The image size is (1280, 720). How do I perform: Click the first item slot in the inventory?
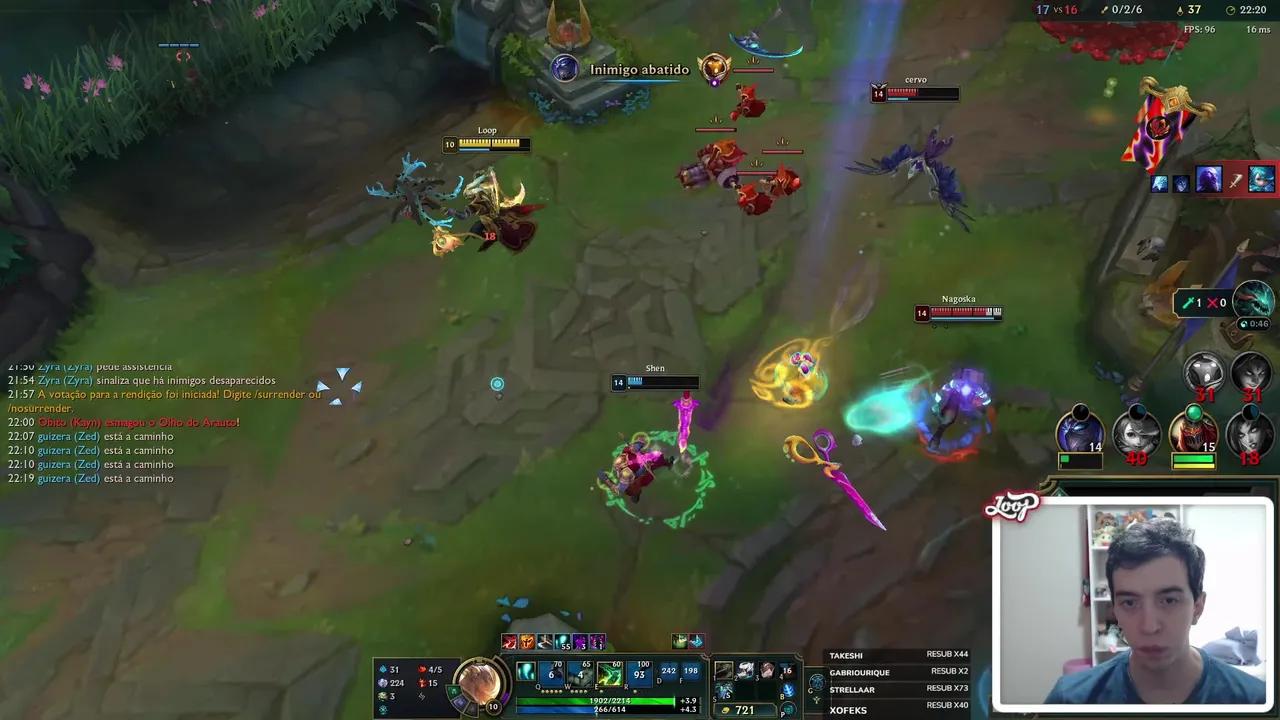[723, 671]
